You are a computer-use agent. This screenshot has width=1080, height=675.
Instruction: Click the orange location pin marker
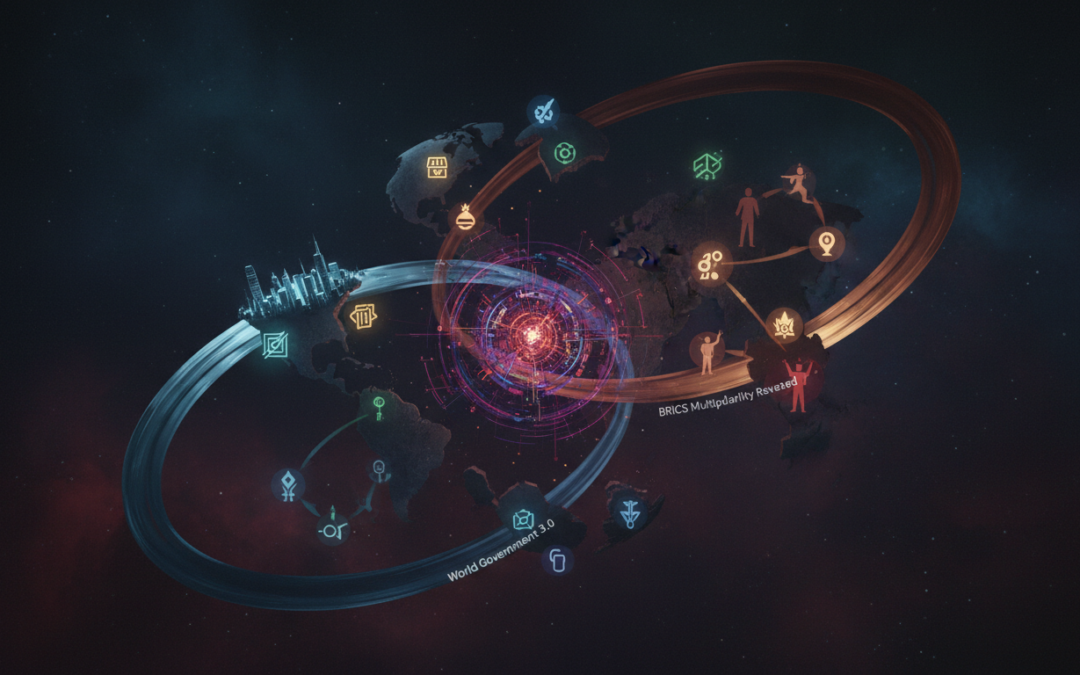click(826, 242)
